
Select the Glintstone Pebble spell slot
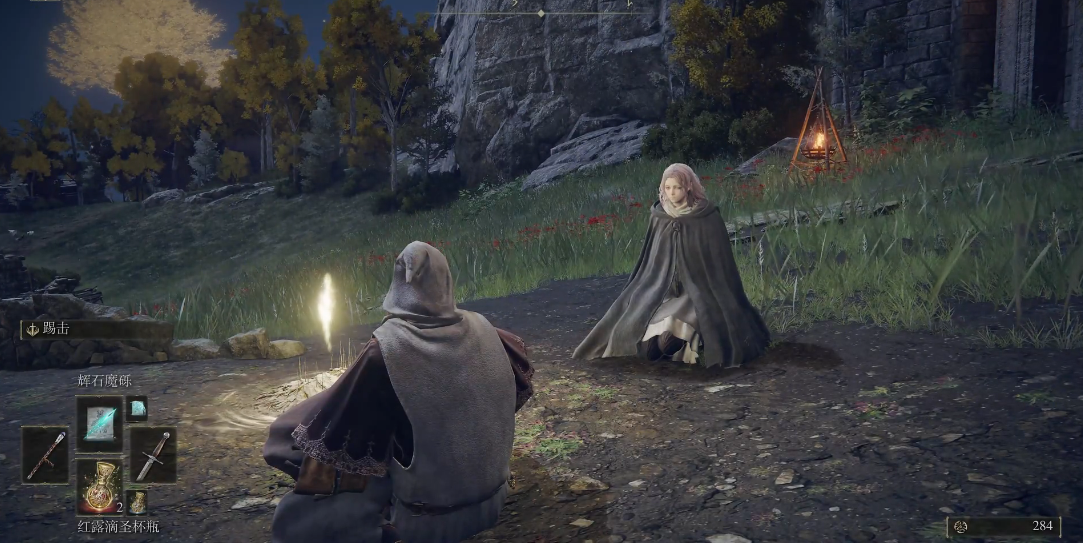pyautogui.click(x=99, y=421)
